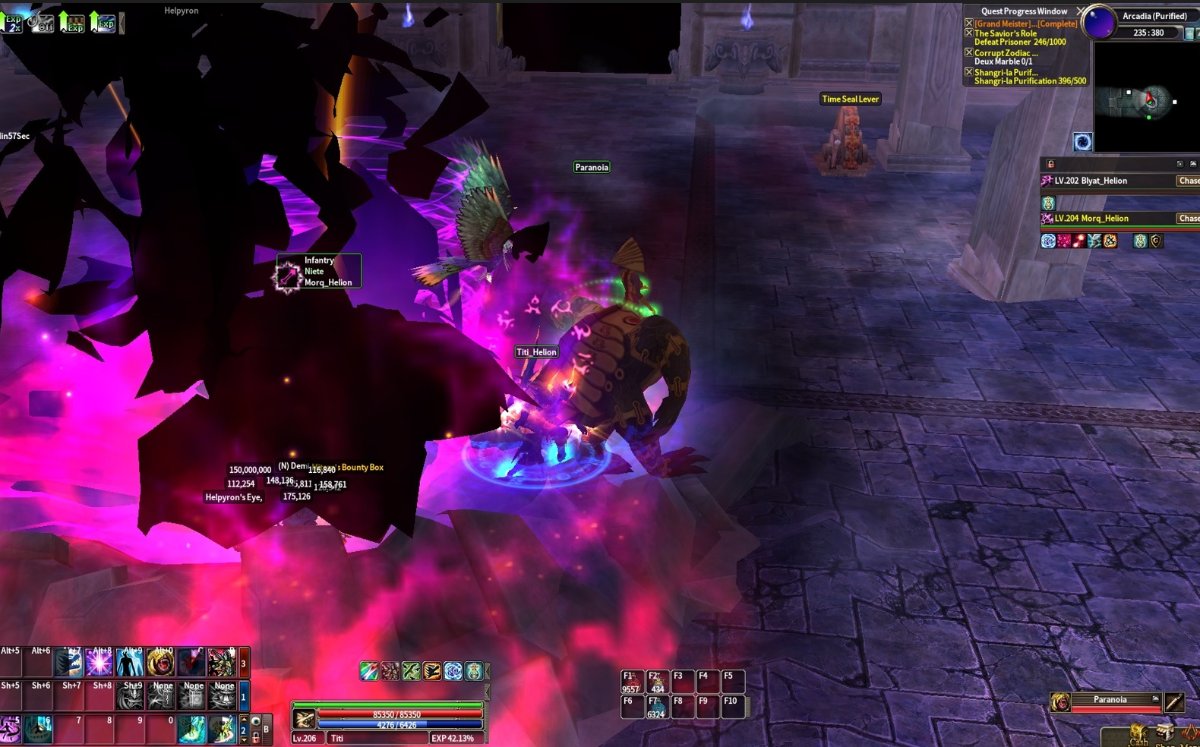
Task: Activate the Alt+0 roaring face skill
Action: pos(161,663)
